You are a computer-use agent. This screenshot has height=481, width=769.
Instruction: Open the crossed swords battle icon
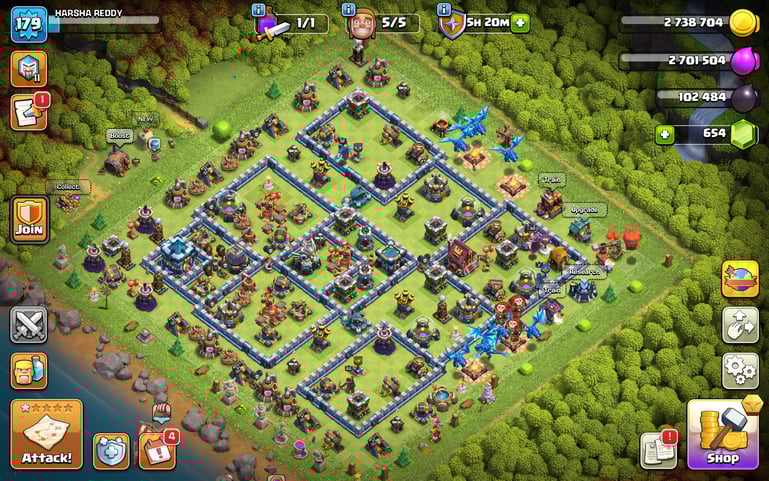pos(29,325)
